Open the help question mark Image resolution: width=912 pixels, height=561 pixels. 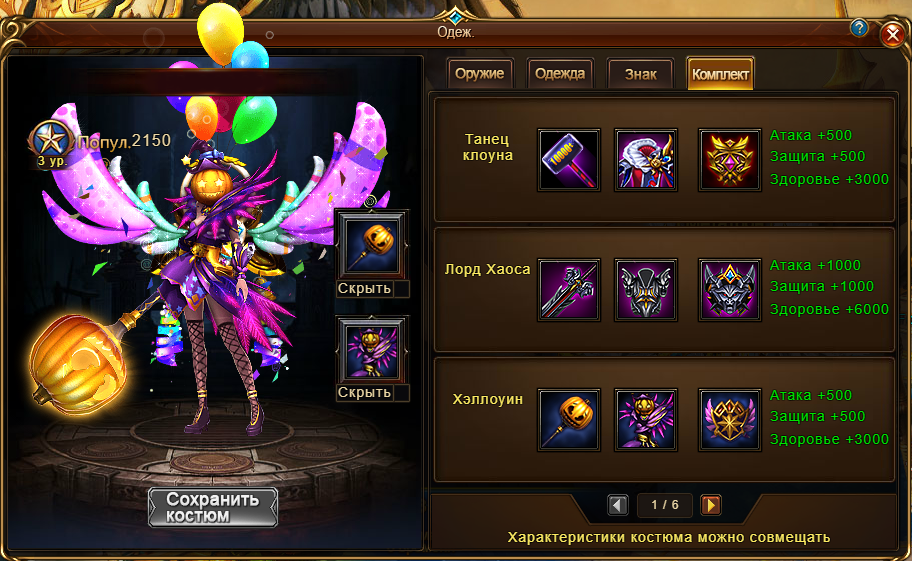coord(859,28)
